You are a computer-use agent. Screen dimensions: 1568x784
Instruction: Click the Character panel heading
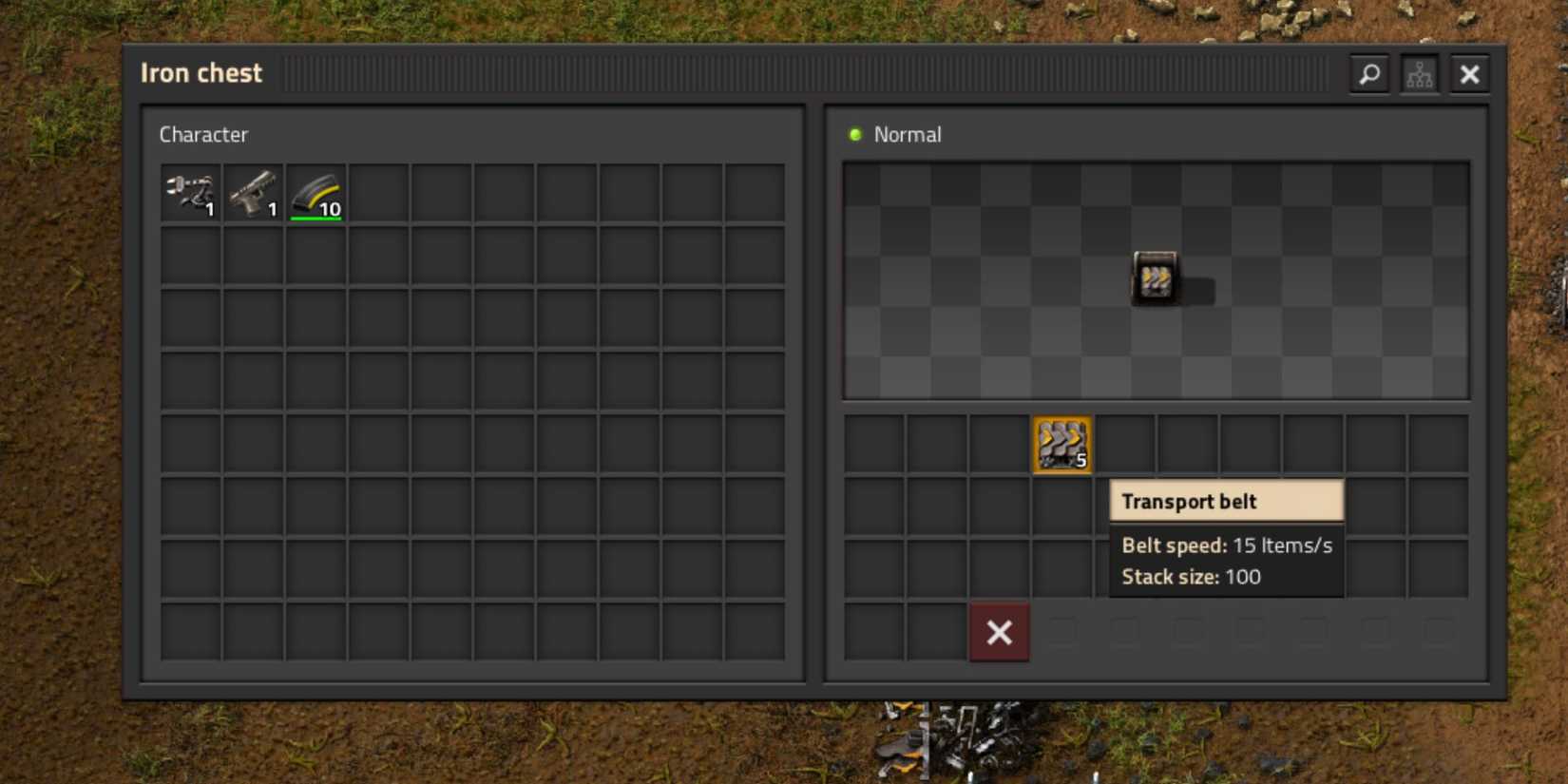203,134
